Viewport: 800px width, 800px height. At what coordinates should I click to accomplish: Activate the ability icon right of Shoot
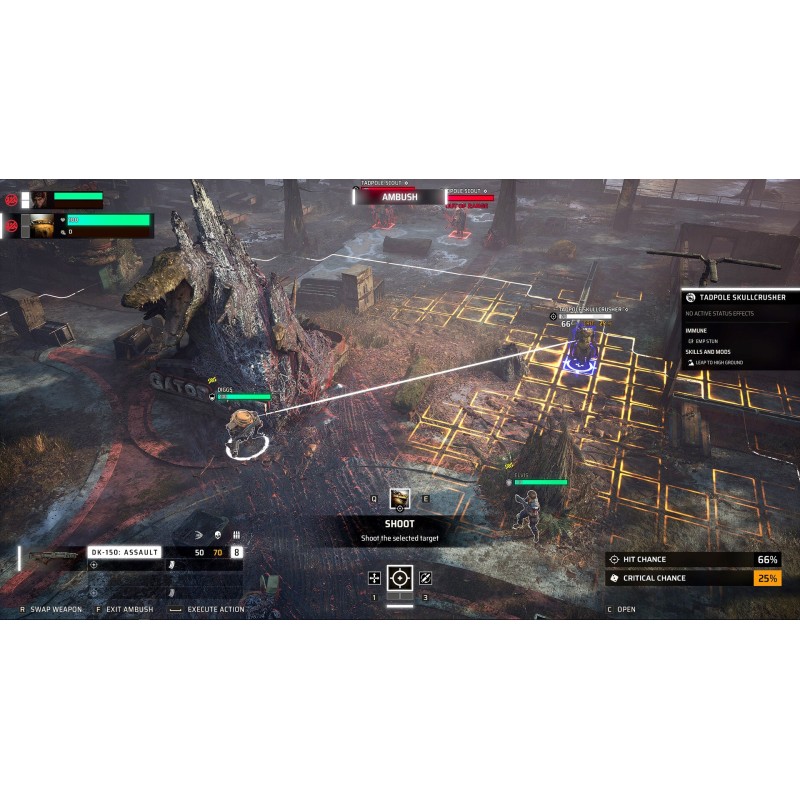425,578
